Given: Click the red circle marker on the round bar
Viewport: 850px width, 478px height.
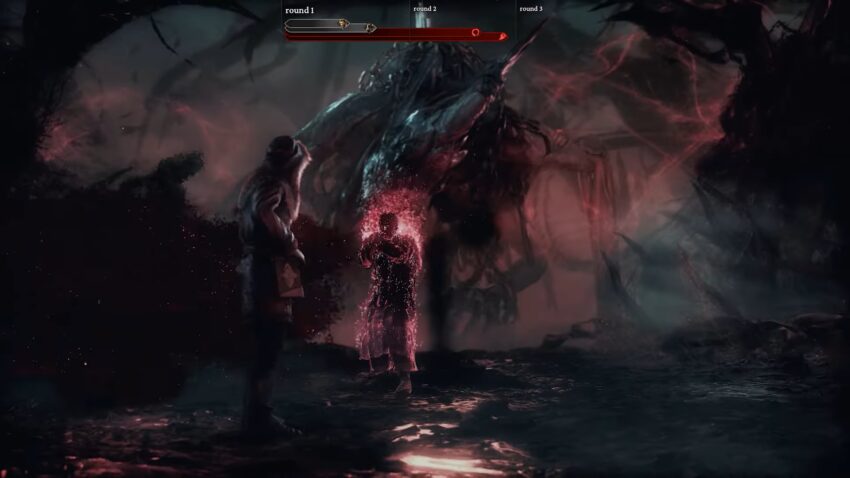Looking at the screenshot, I should (x=476, y=33).
